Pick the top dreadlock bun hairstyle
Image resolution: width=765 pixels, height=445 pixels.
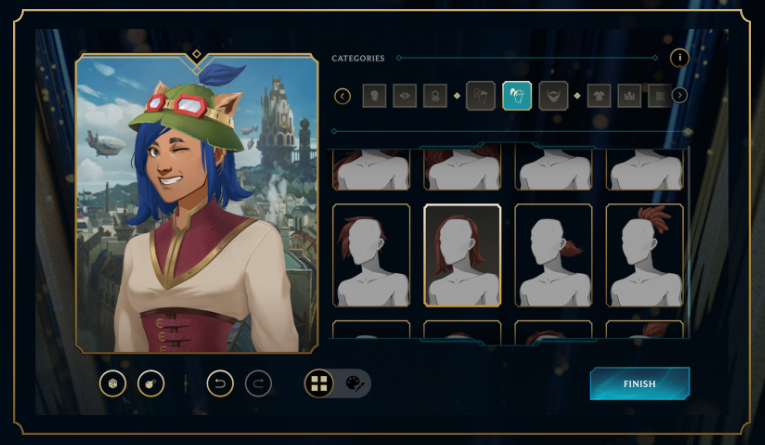point(645,255)
